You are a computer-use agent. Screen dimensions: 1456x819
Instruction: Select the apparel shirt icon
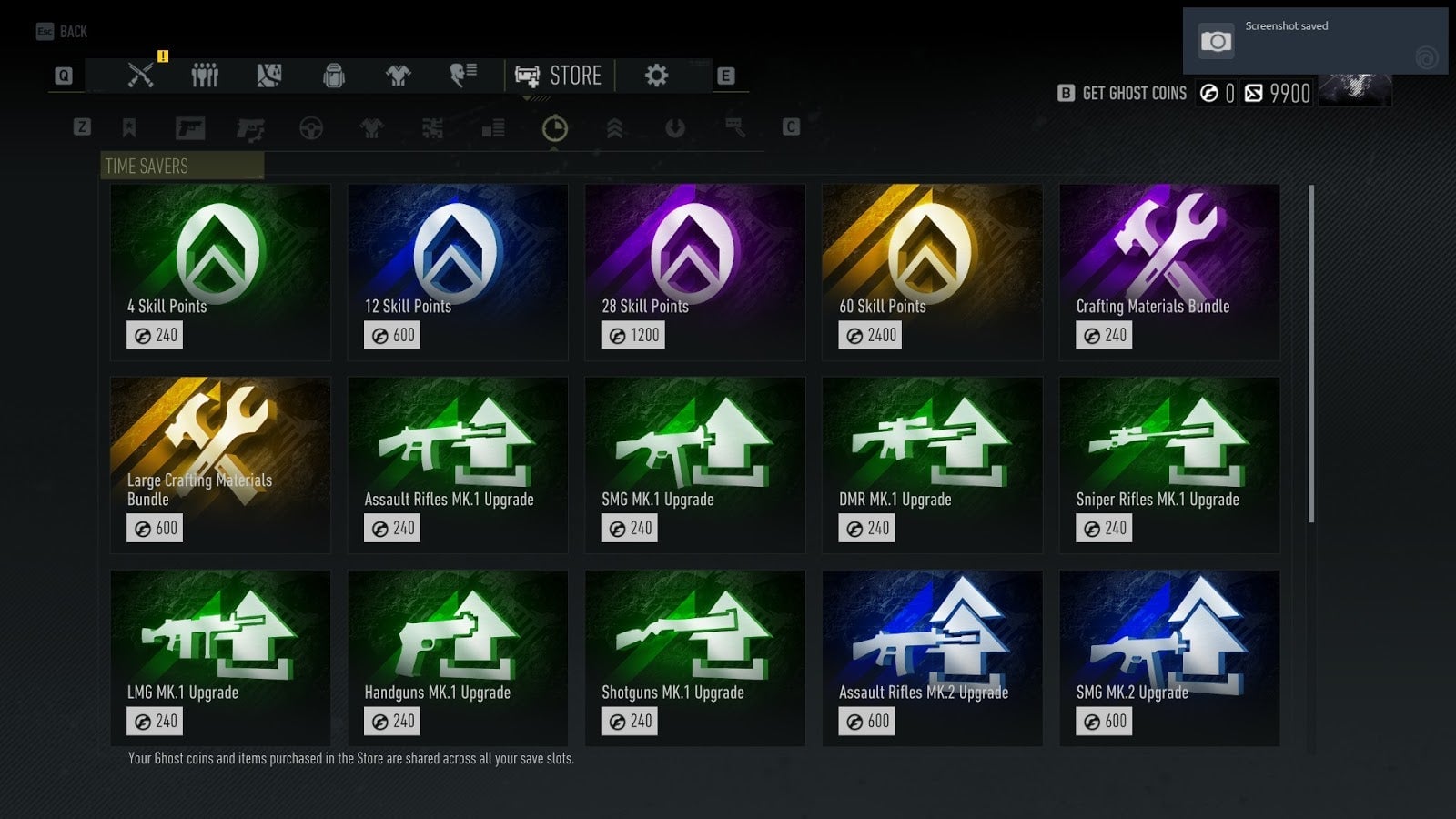[x=398, y=76]
